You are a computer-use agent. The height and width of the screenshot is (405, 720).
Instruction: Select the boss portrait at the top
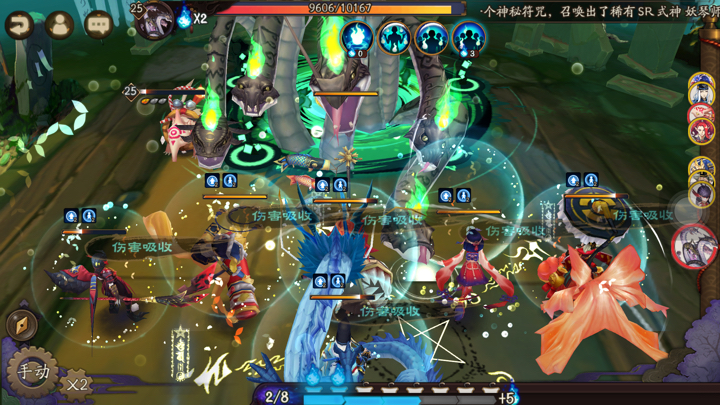155,20
